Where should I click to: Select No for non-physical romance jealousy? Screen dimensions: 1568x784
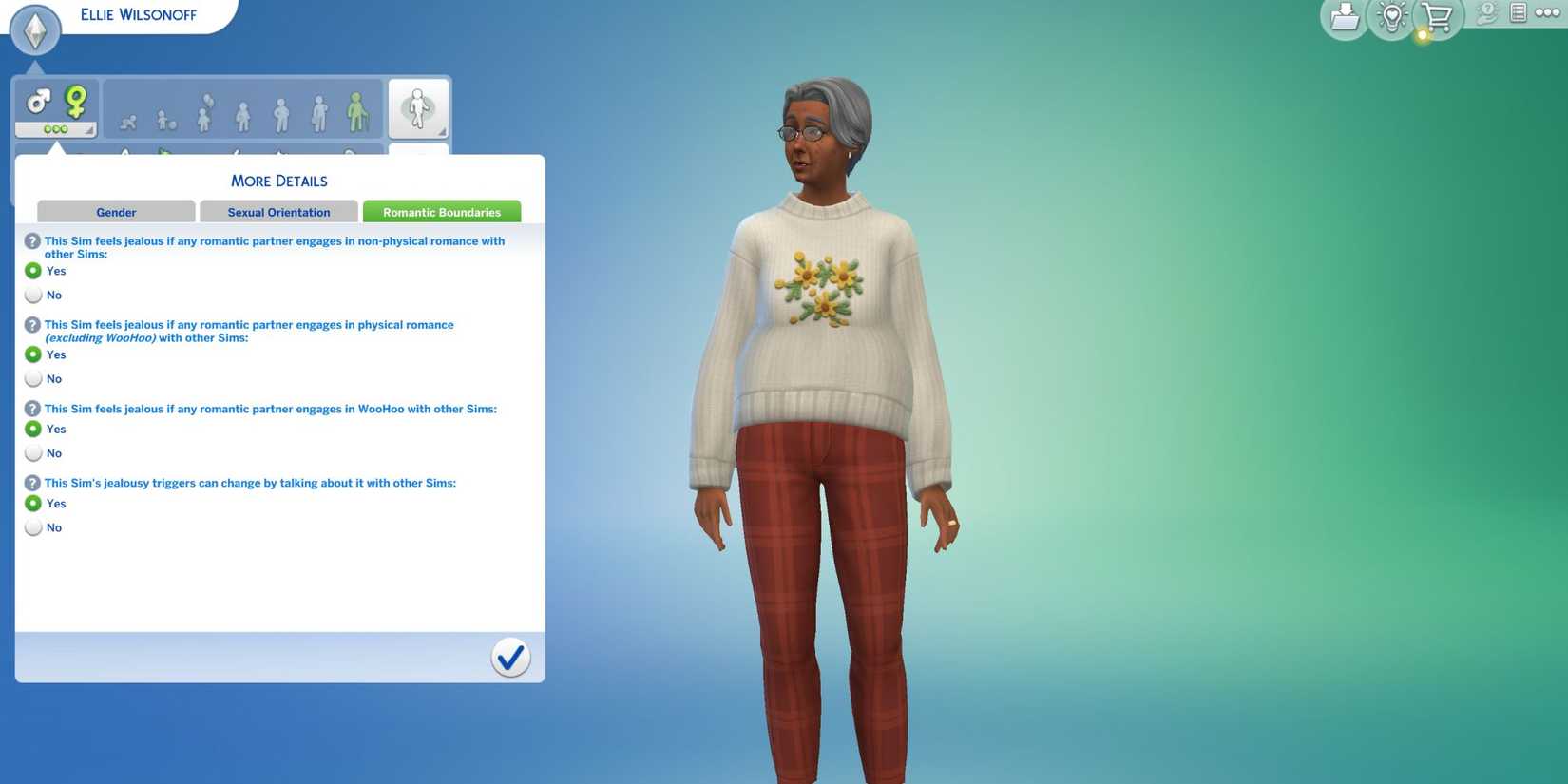(x=33, y=295)
